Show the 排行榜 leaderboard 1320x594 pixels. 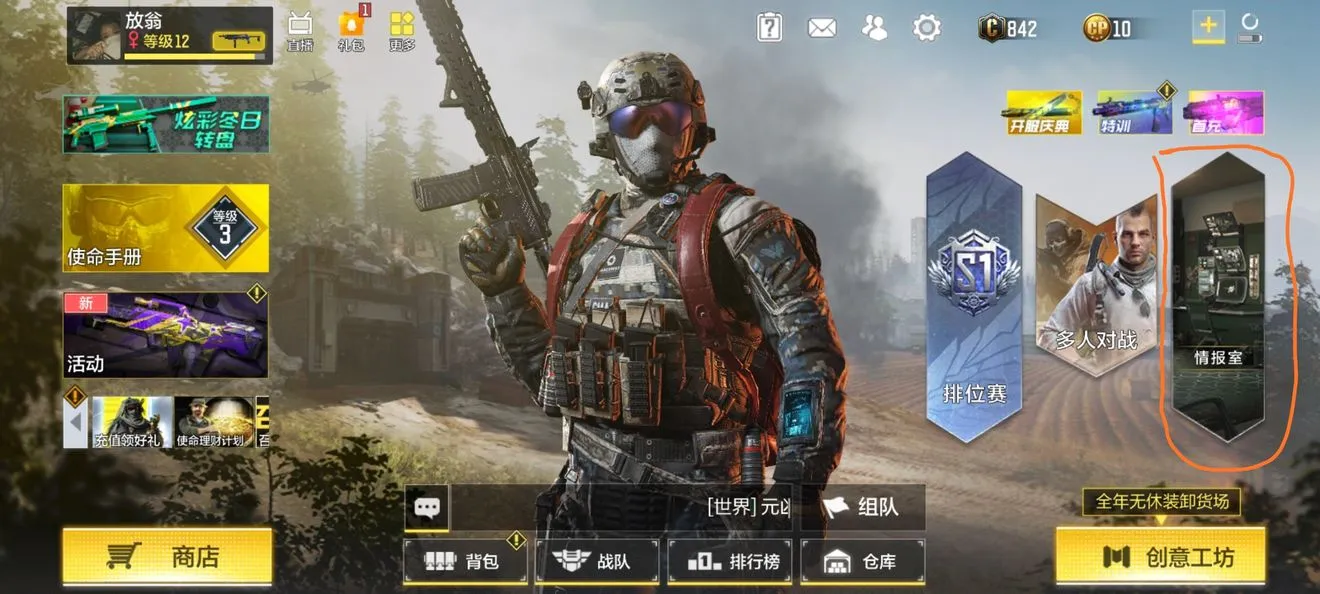coord(729,561)
